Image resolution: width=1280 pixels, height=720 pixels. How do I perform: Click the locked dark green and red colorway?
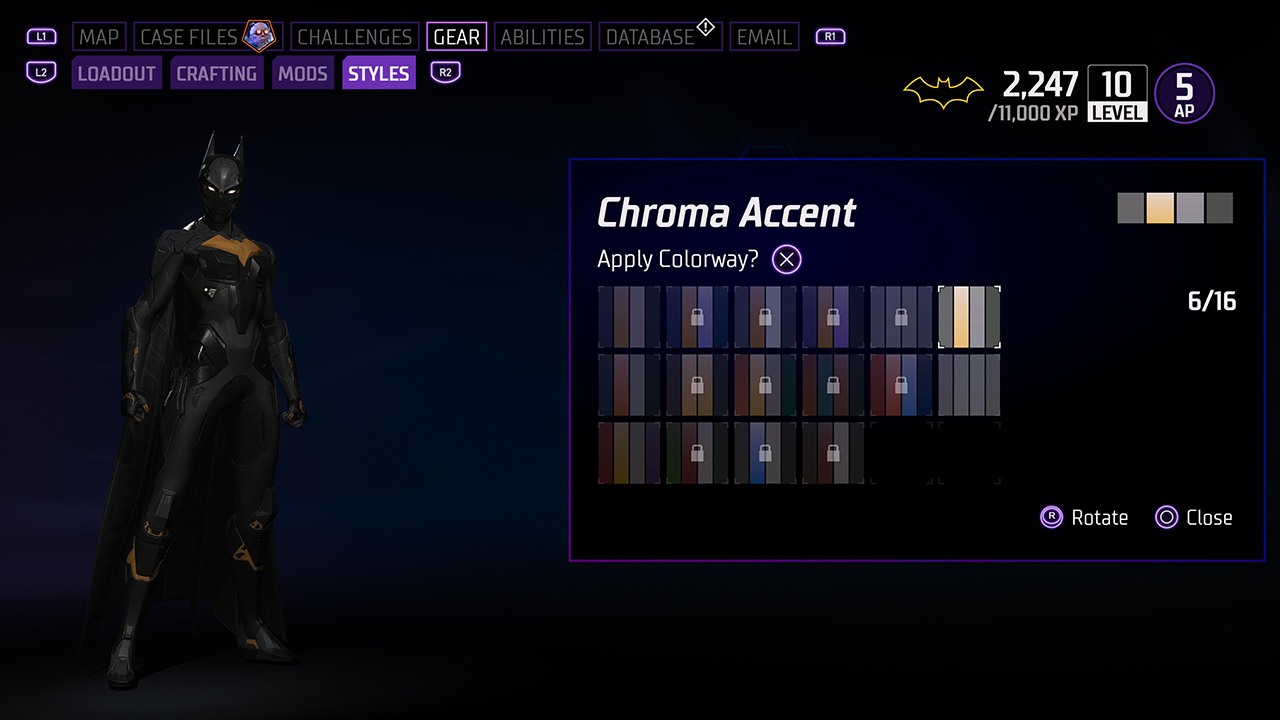697,453
